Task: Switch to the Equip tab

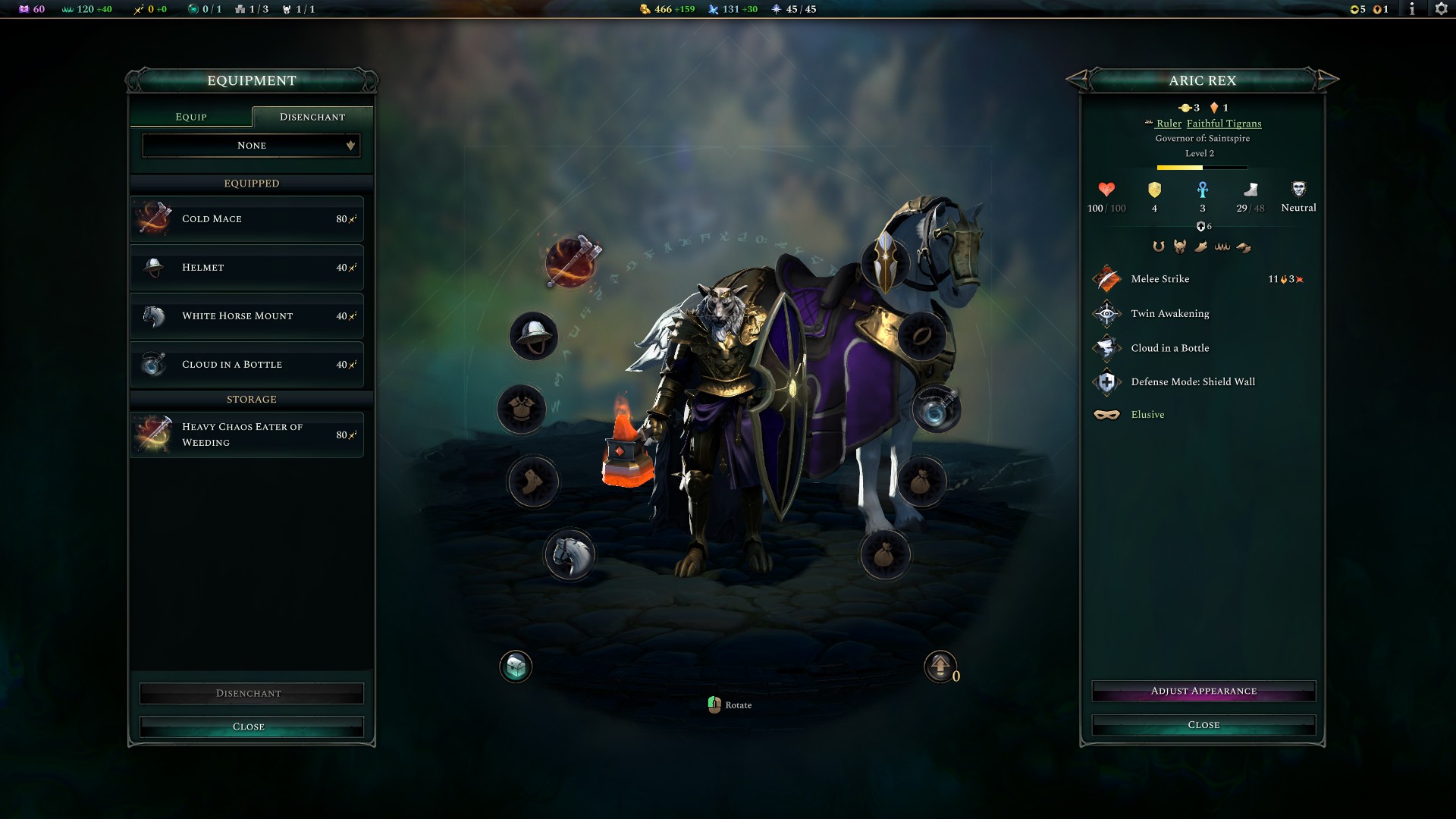Action: click(x=191, y=116)
